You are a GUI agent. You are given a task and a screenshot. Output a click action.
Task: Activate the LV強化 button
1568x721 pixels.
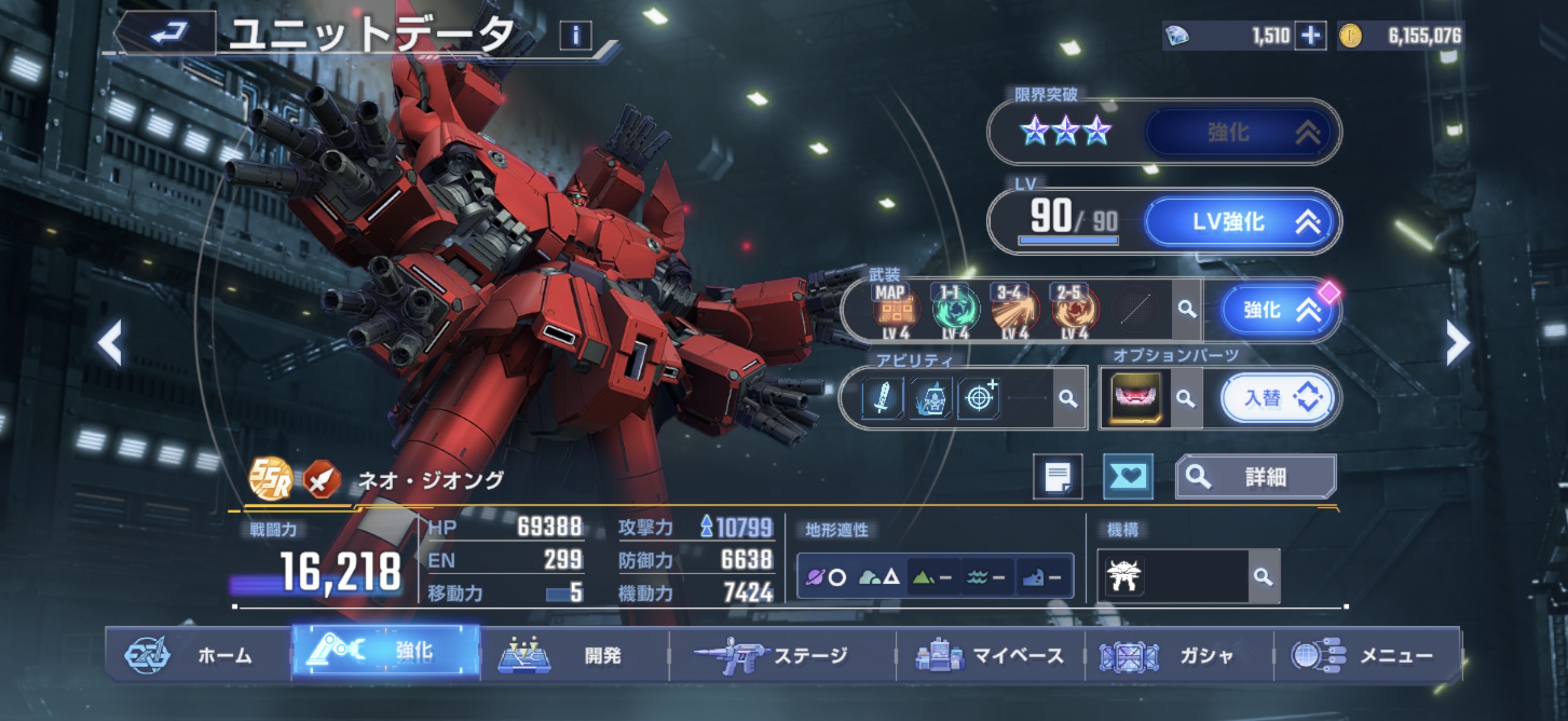(x=1240, y=222)
